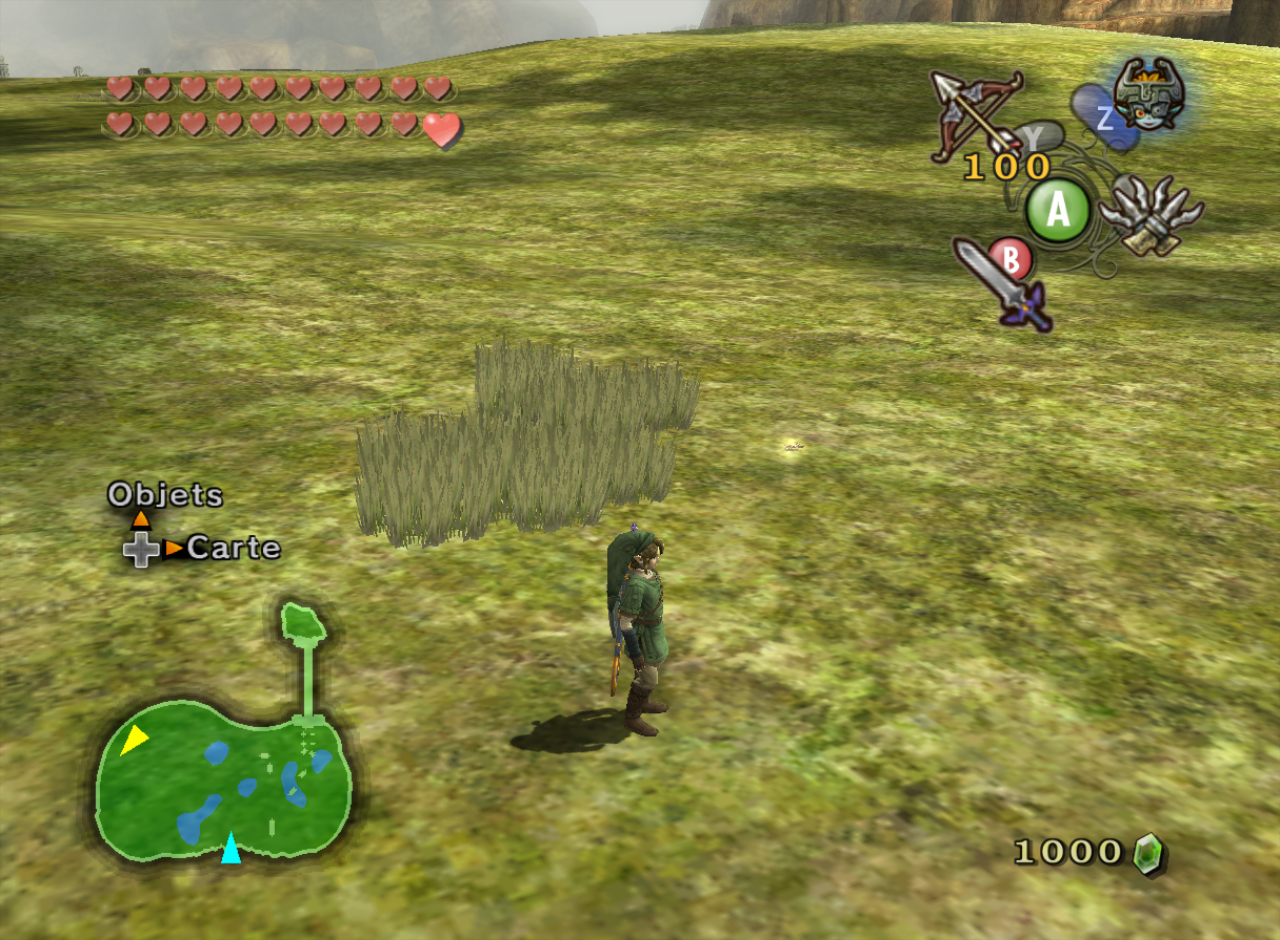Select the Hero's Bow item icon
This screenshot has height=940, width=1280.
point(974,112)
